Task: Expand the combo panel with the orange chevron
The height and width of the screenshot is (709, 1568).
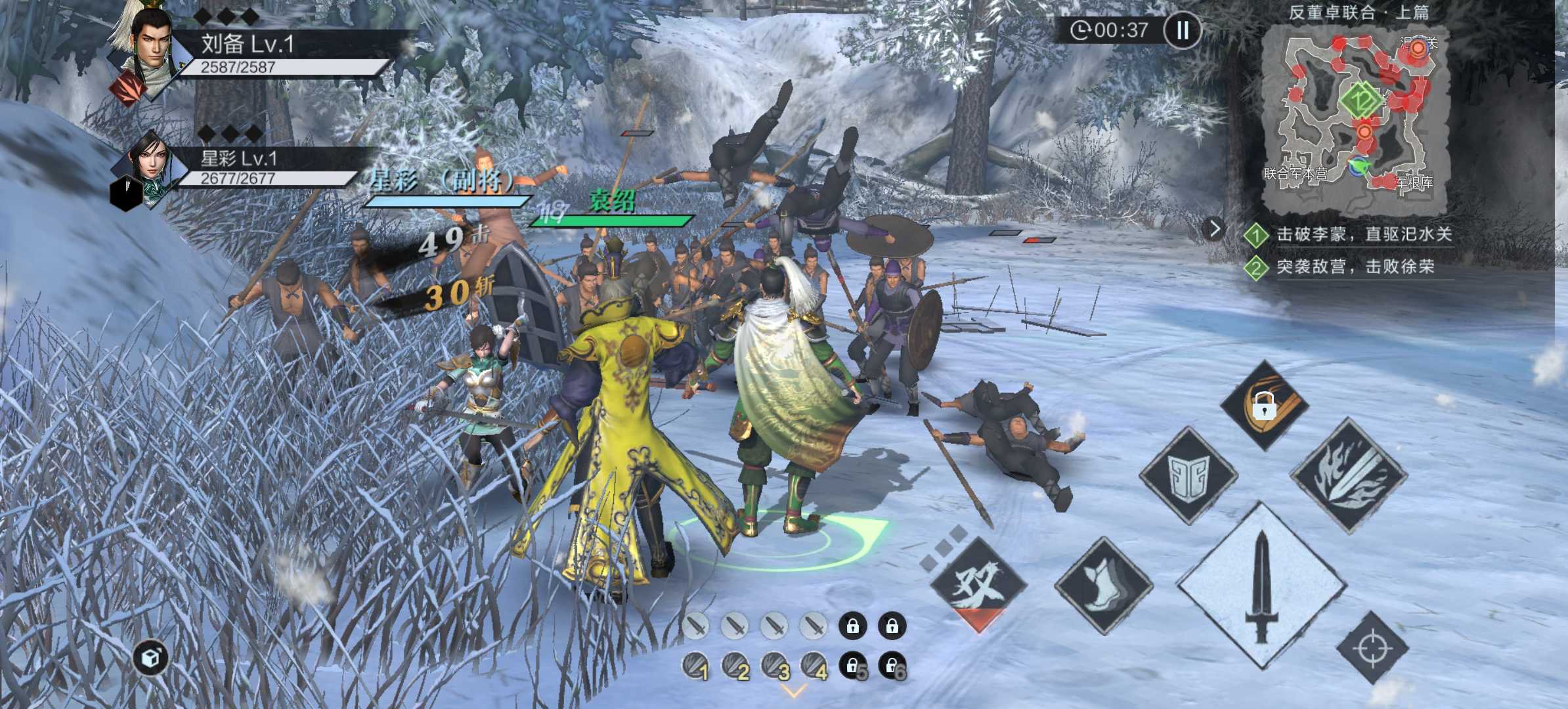Action: [x=794, y=692]
